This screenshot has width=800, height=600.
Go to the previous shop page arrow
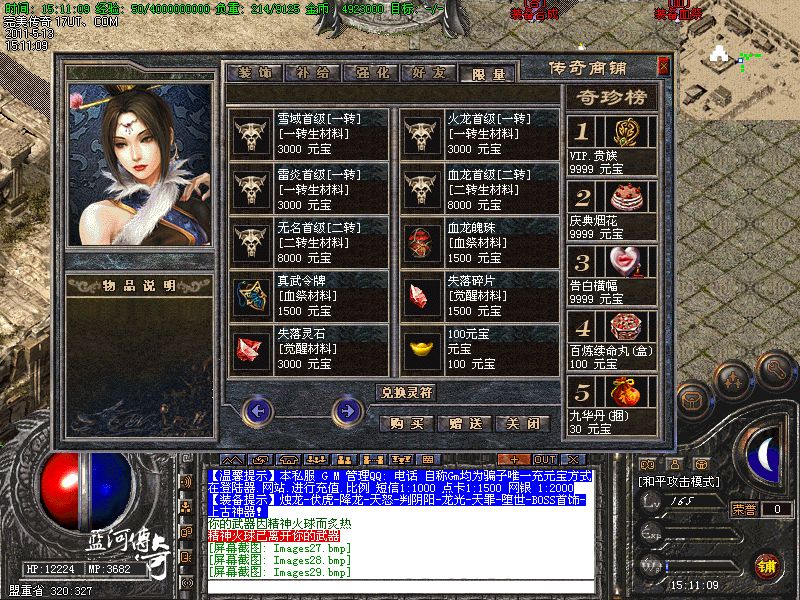coord(259,409)
